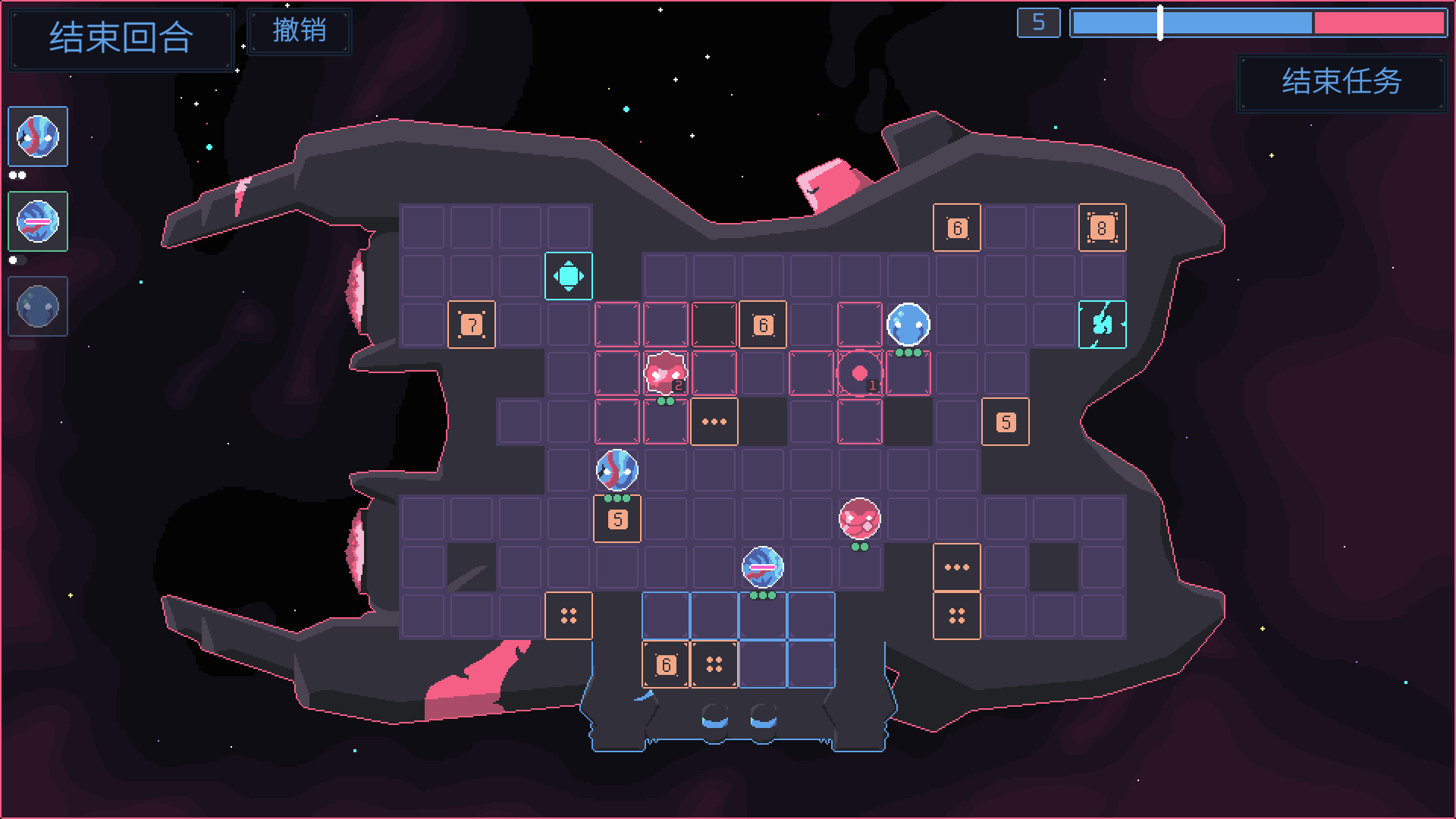Select the cyan four-way movement arrow tile

tap(568, 276)
